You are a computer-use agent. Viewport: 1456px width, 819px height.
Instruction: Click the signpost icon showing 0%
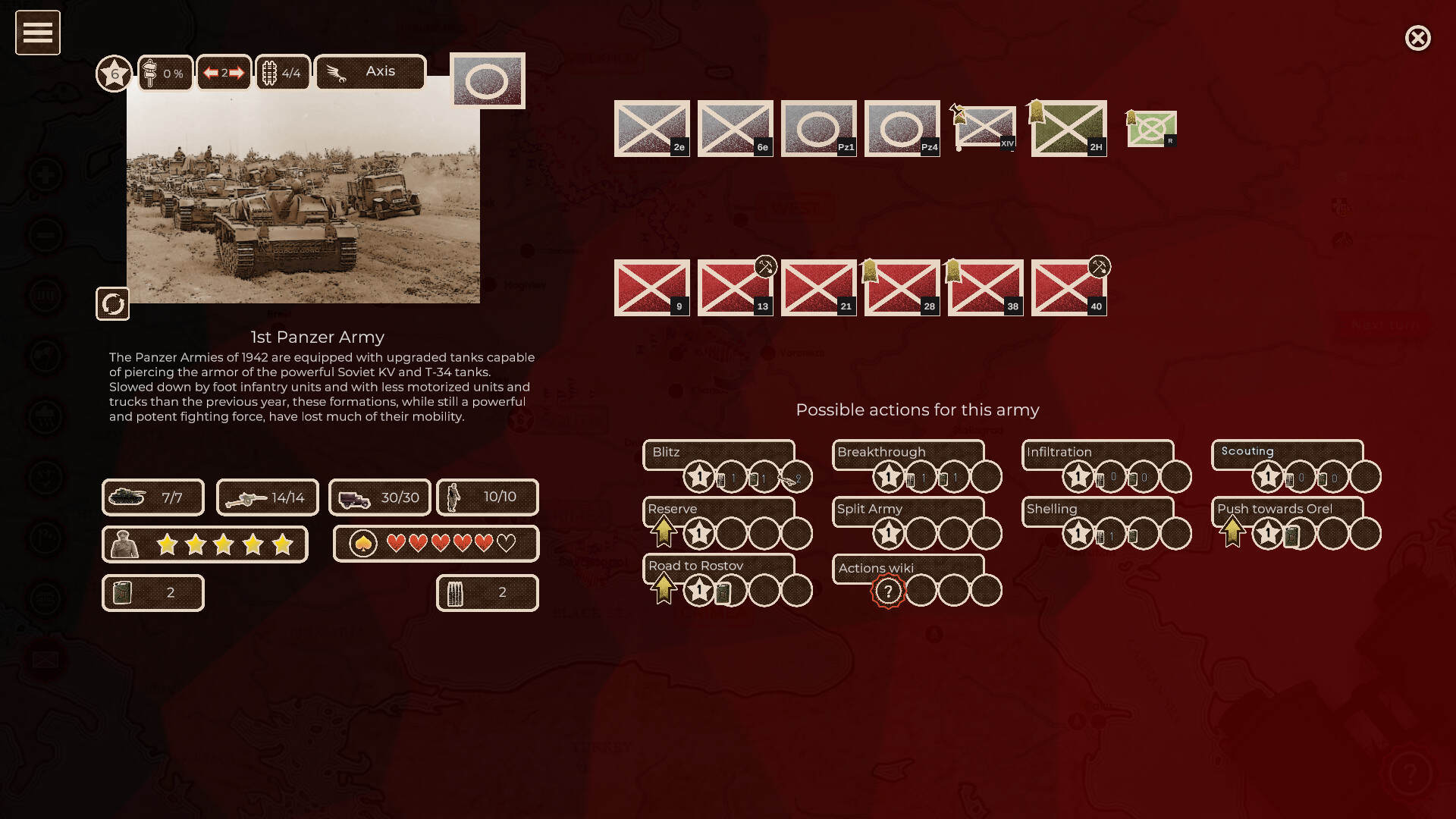[x=165, y=73]
